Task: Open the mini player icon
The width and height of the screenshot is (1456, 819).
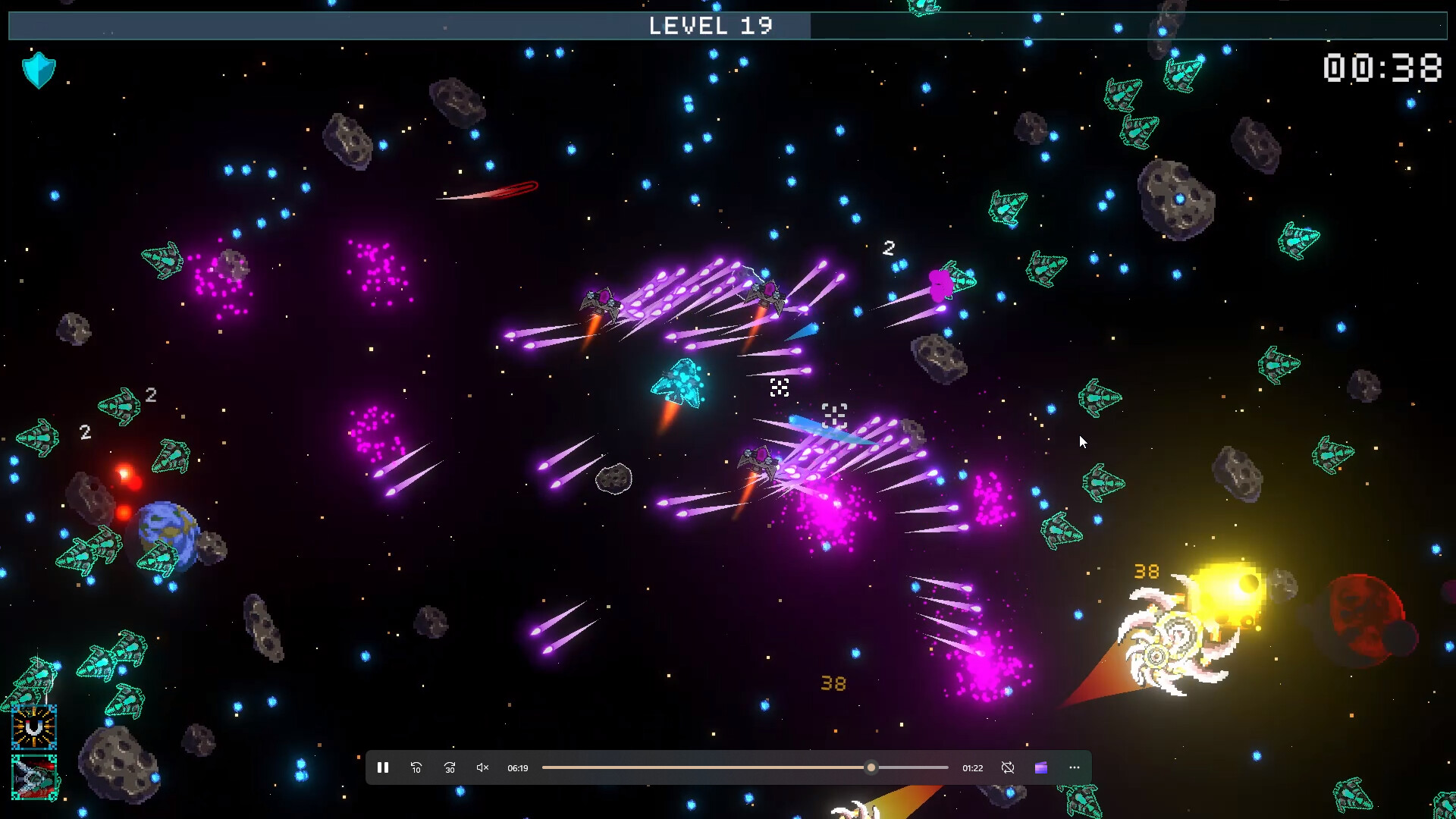Action: [1040, 767]
